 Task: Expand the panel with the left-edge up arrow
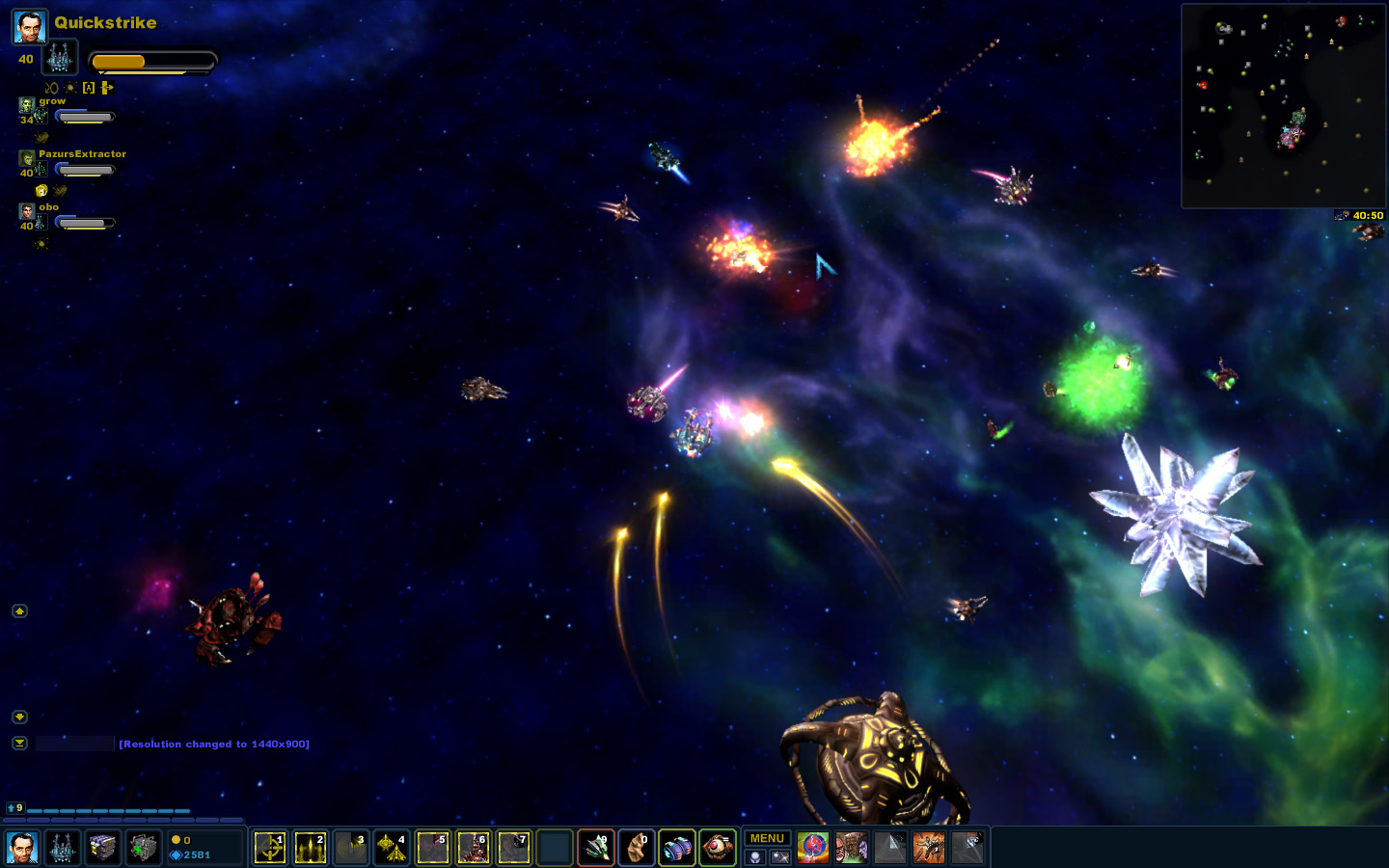(x=18, y=610)
